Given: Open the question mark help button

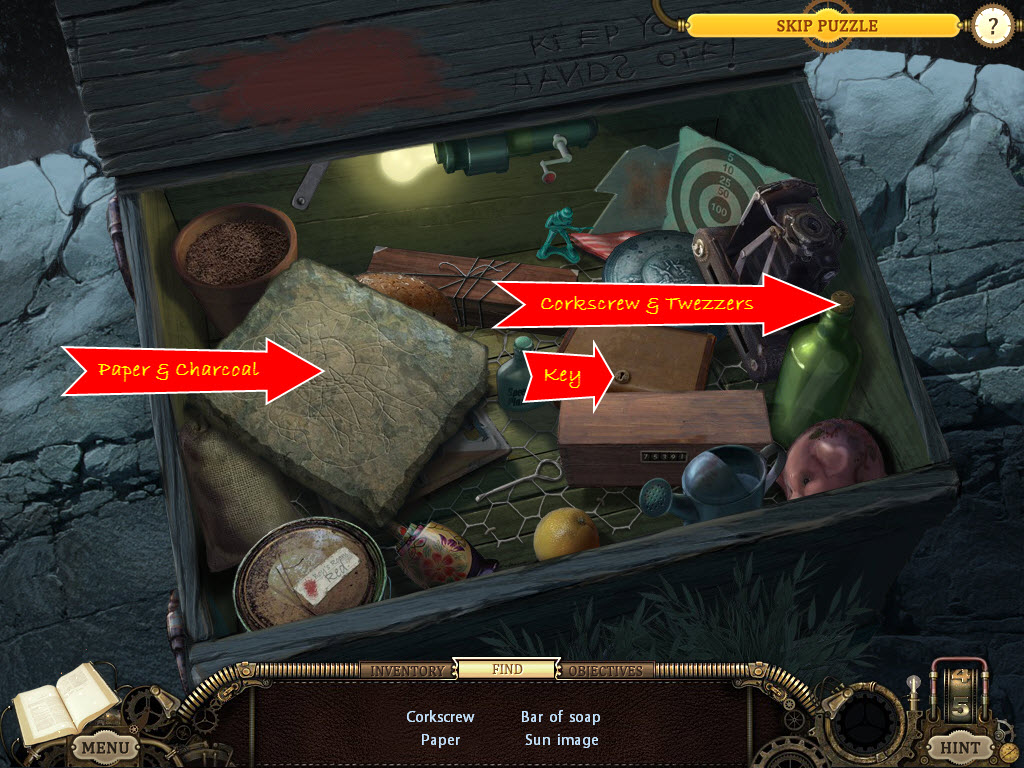Looking at the screenshot, I should [993, 26].
